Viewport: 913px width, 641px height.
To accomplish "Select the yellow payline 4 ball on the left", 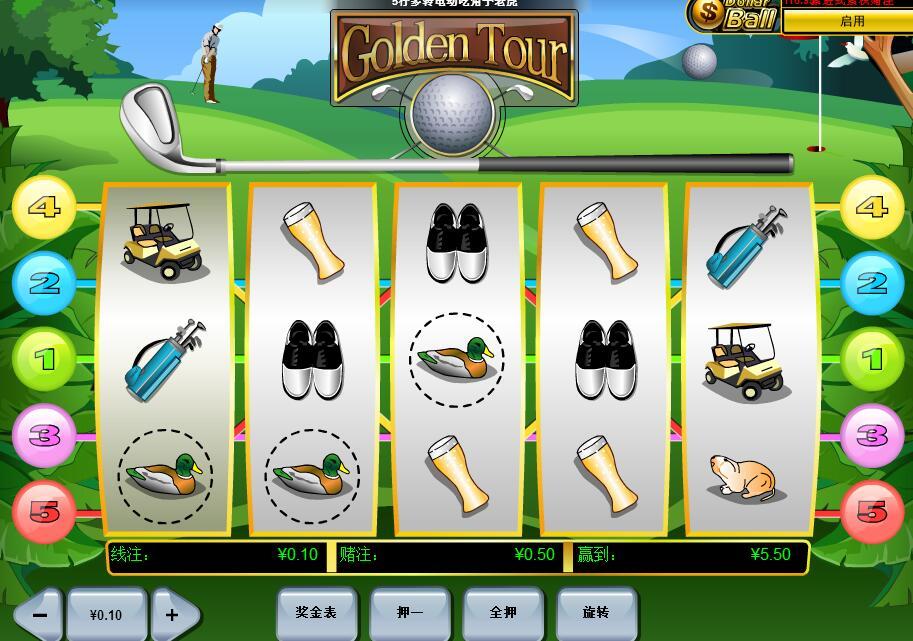I will [x=44, y=208].
